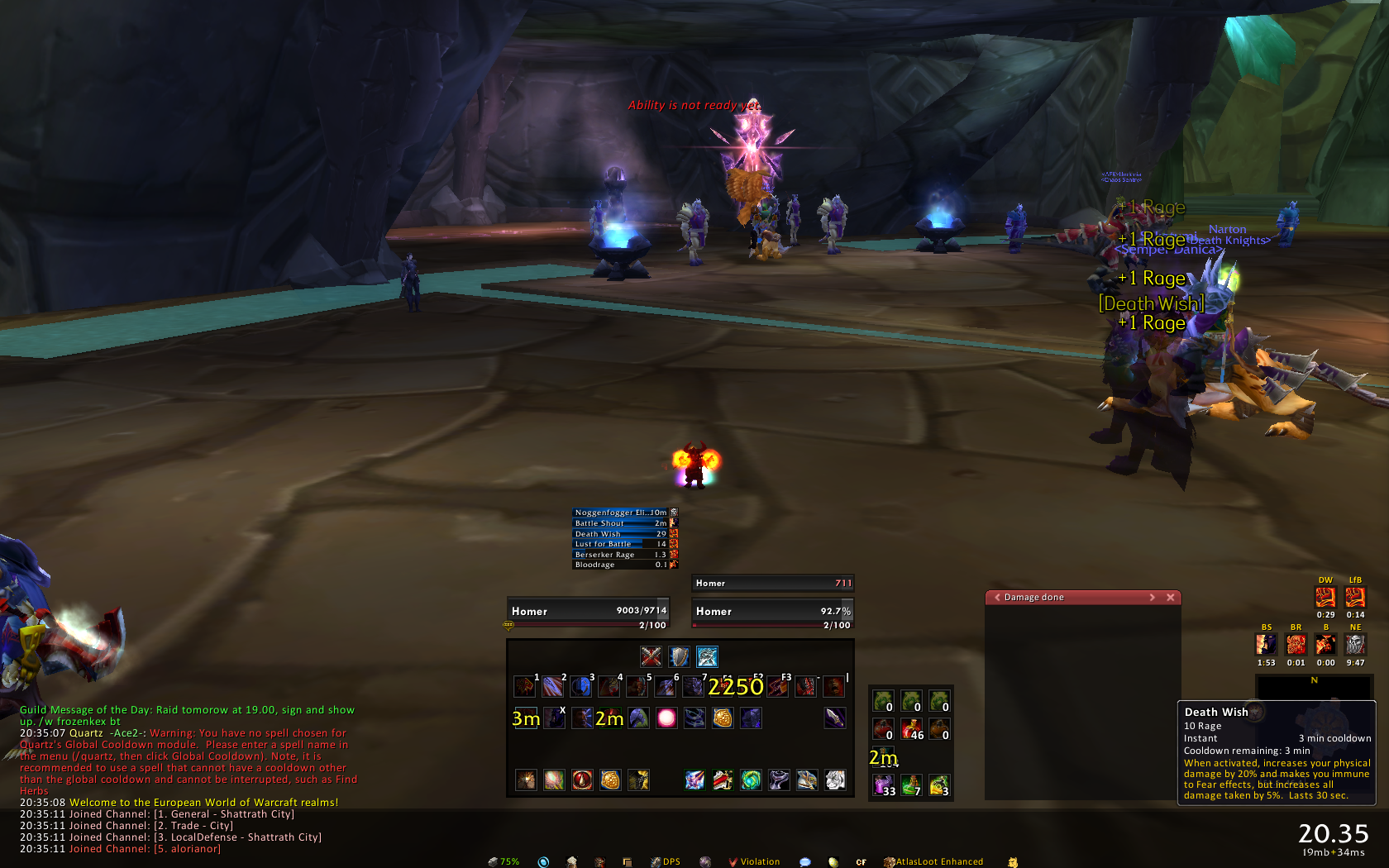Screen dimensions: 1389x868
Task: Use the red potion with 46 charges
Action: click(911, 729)
